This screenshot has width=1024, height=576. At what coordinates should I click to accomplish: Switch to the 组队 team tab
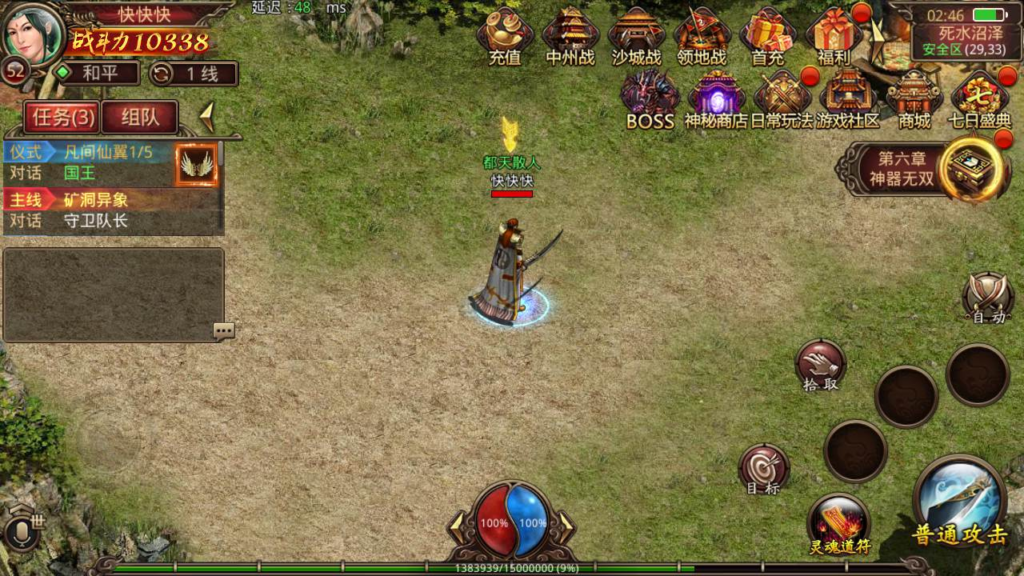(139, 118)
